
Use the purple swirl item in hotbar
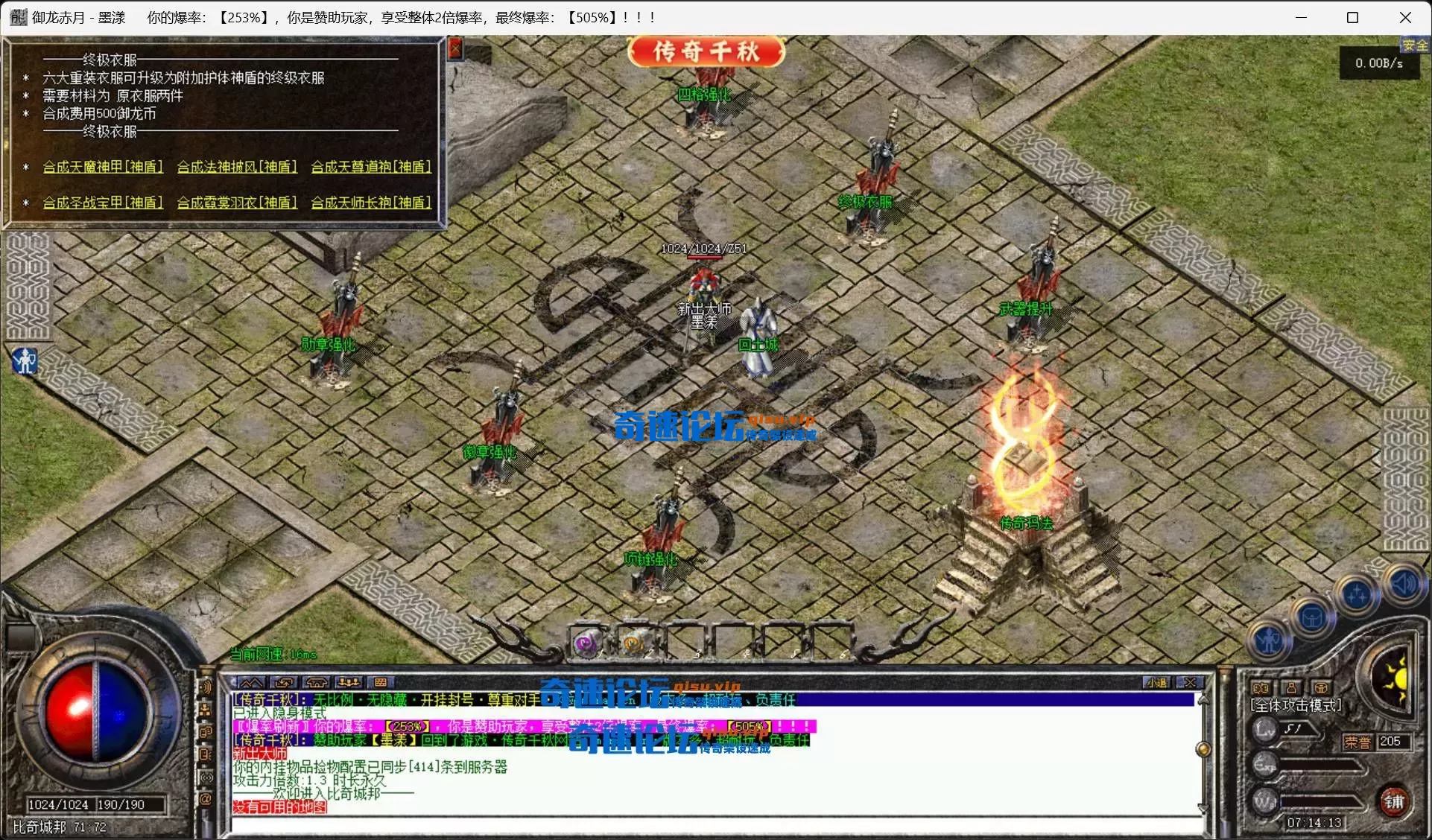coord(587,642)
